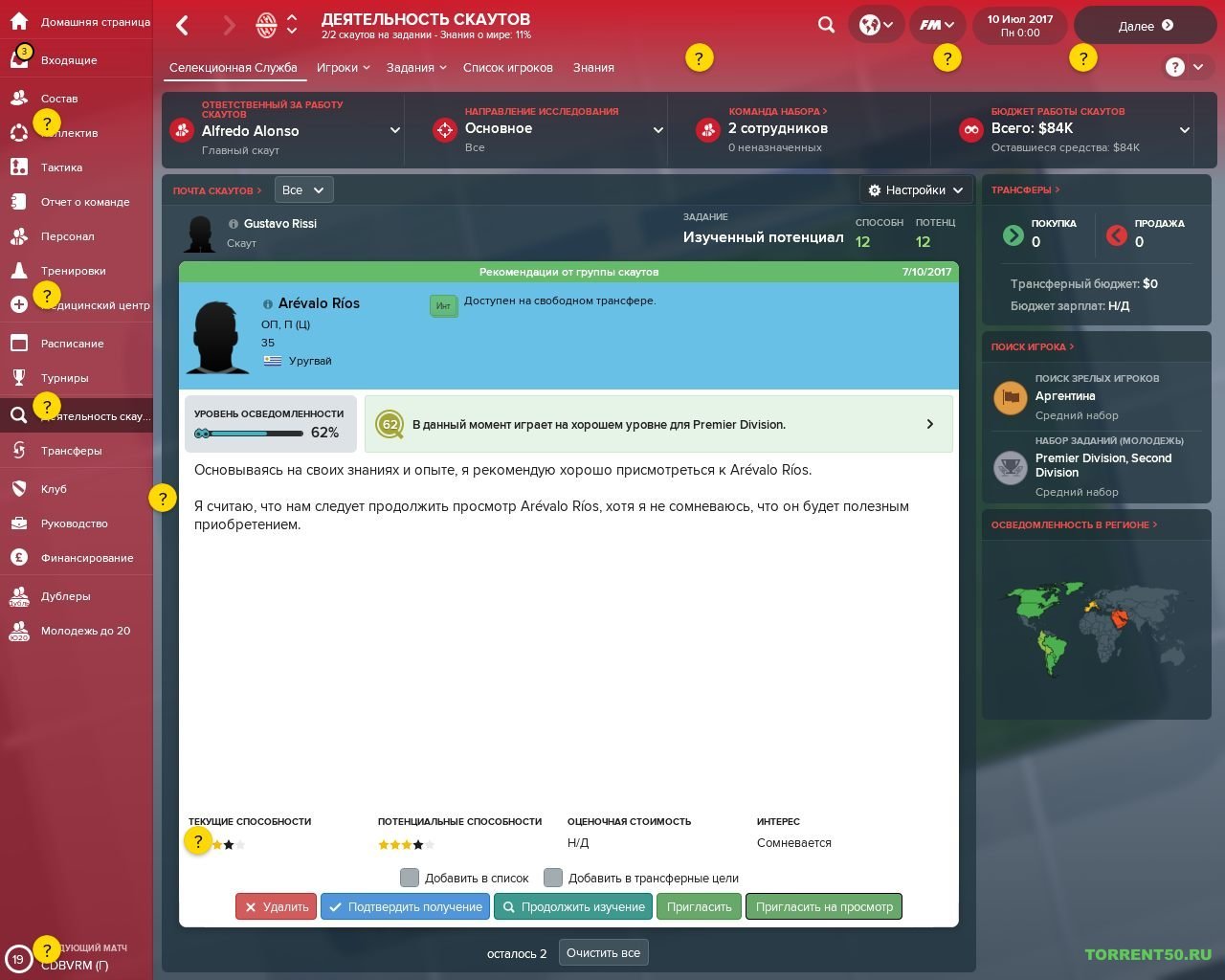Open the Входящие inbox icon in sidebar

pyautogui.click(x=19, y=59)
